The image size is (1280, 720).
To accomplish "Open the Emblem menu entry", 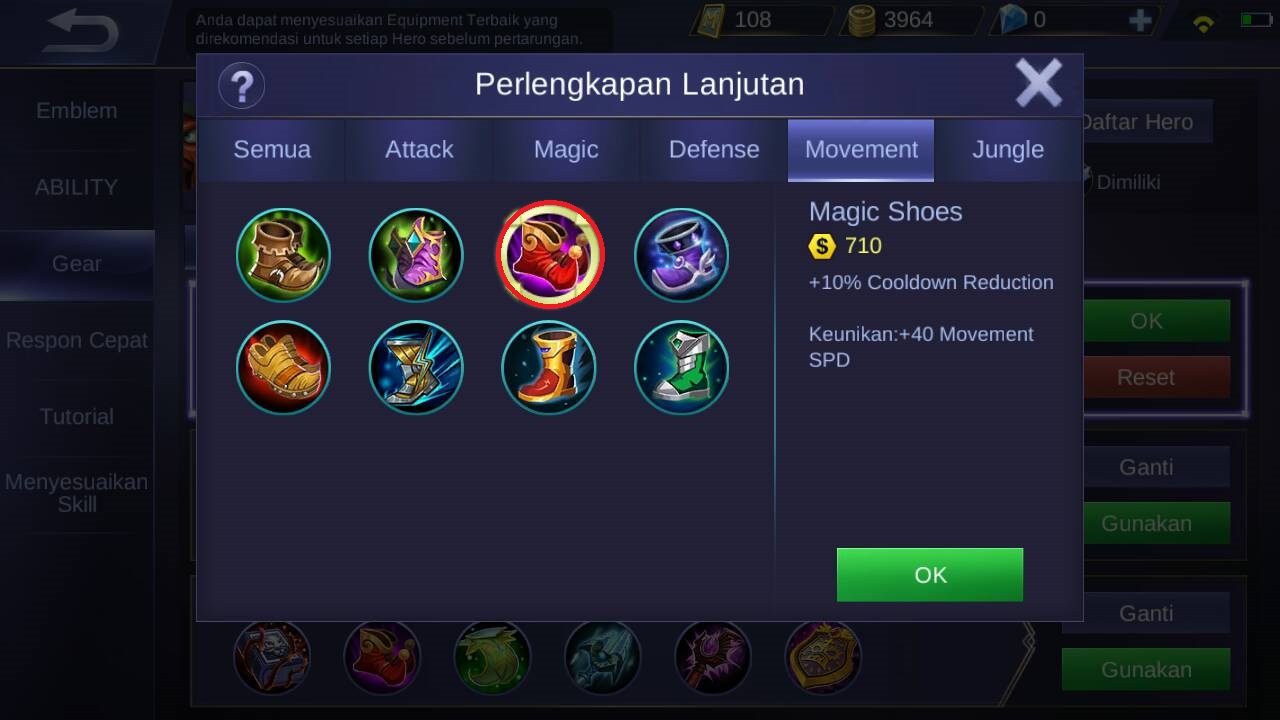I will tap(77, 111).
